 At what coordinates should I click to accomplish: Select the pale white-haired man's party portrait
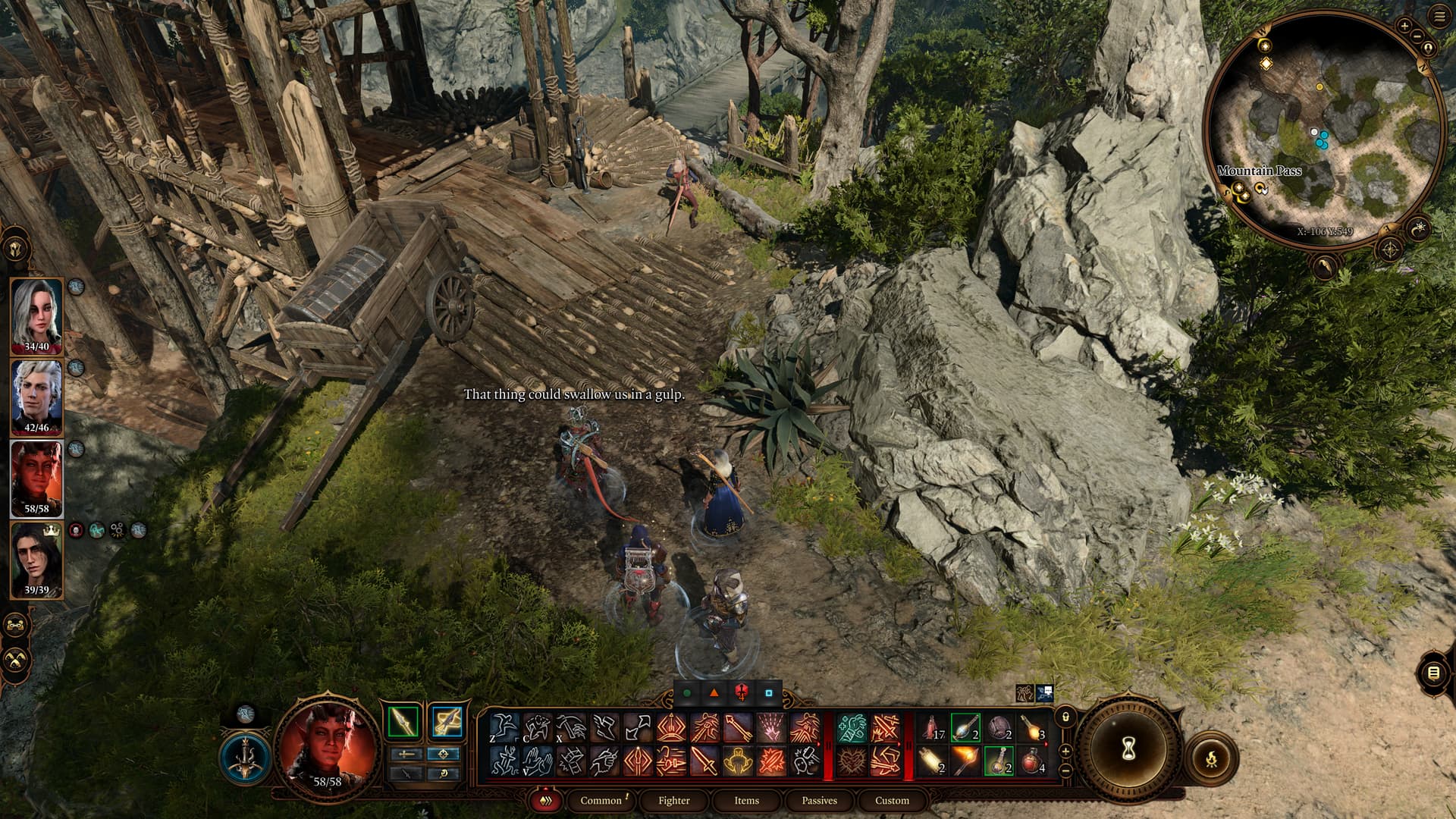36,397
